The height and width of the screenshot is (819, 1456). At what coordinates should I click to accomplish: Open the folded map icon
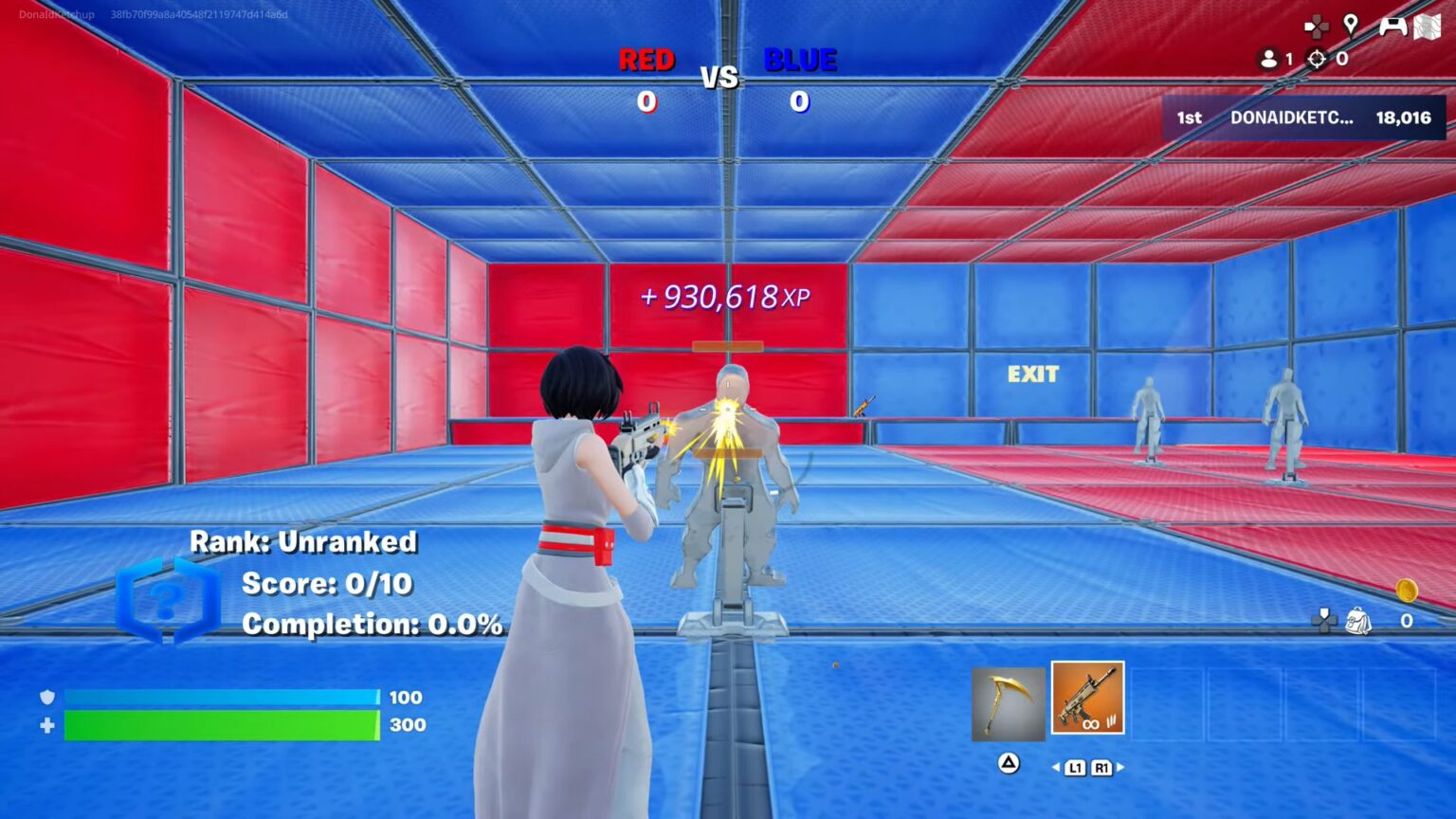(1428, 27)
